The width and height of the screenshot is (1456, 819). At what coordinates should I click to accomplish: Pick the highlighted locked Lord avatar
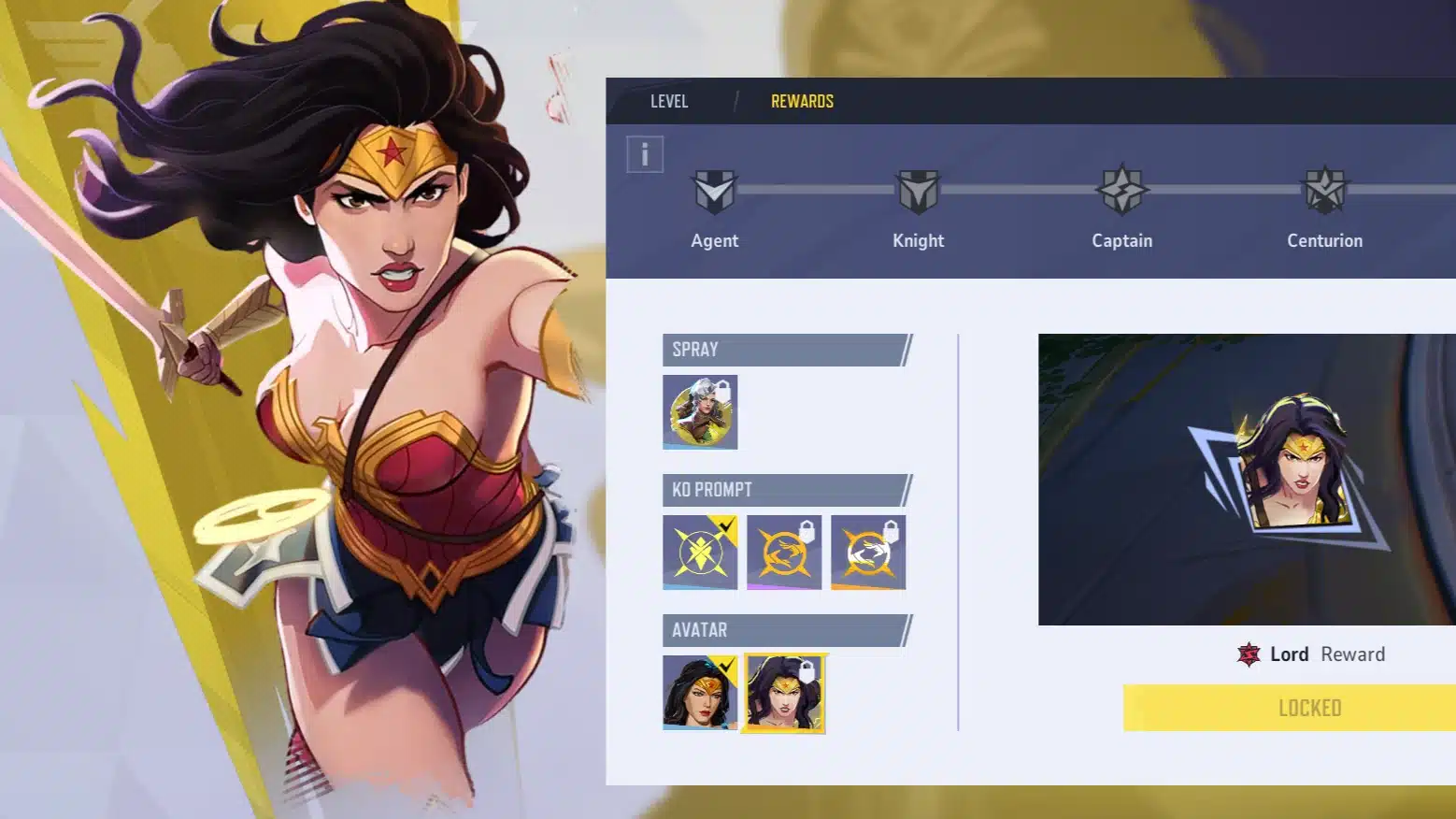pyautogui.click(x=784, y=693)
